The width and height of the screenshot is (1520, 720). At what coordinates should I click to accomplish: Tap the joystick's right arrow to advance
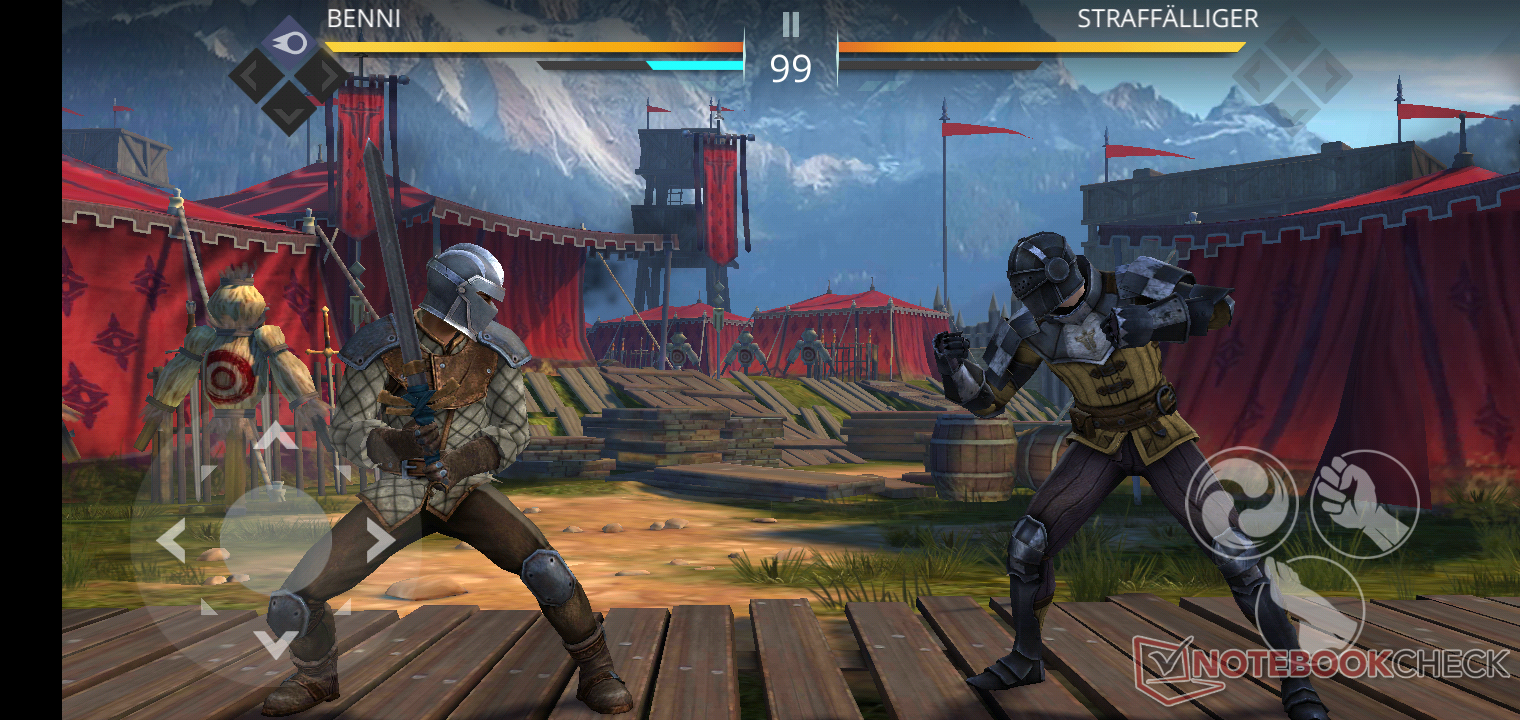[x=380, y=540]
